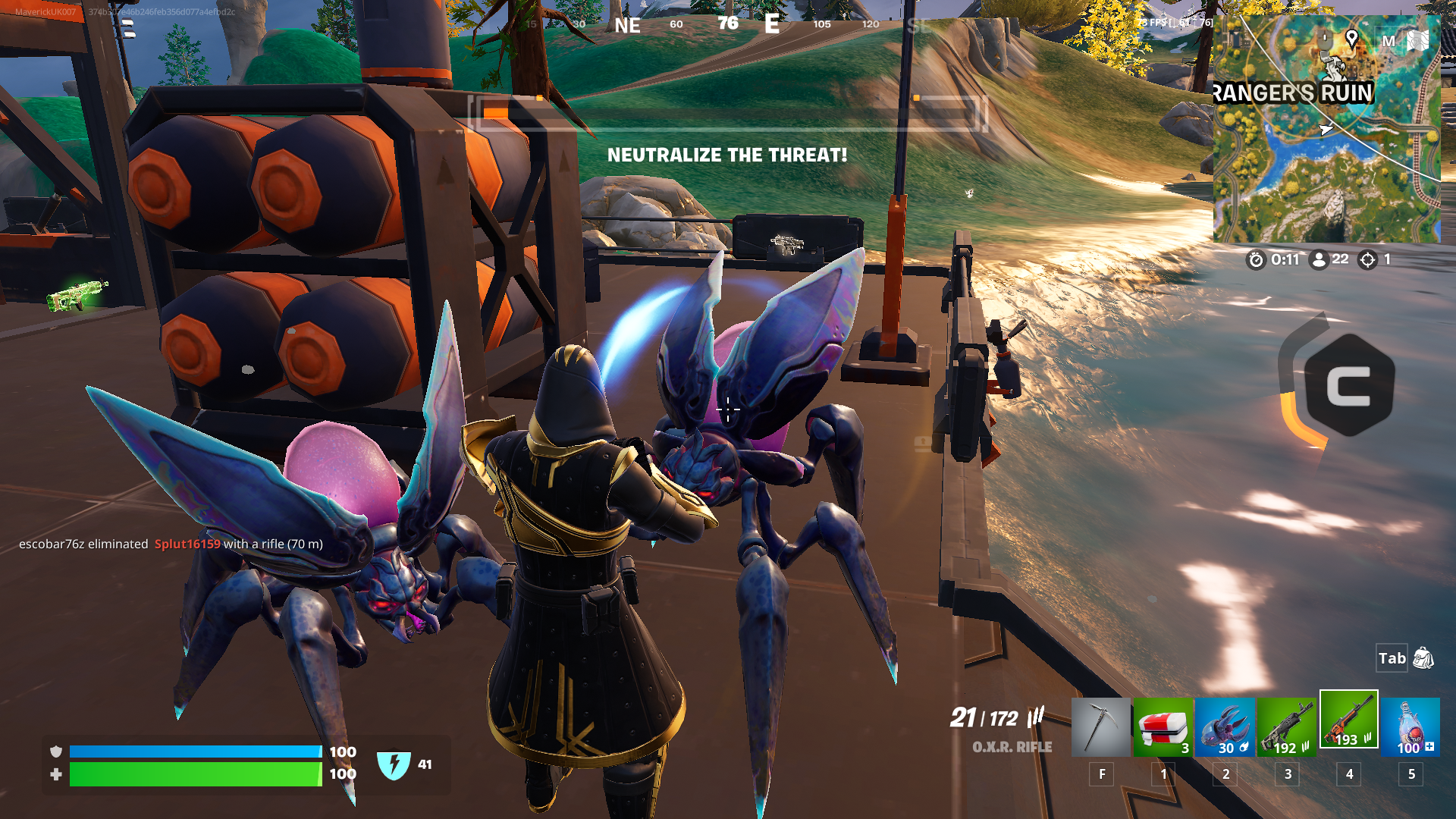Open the backpack inventory icon

point(1423,658)
